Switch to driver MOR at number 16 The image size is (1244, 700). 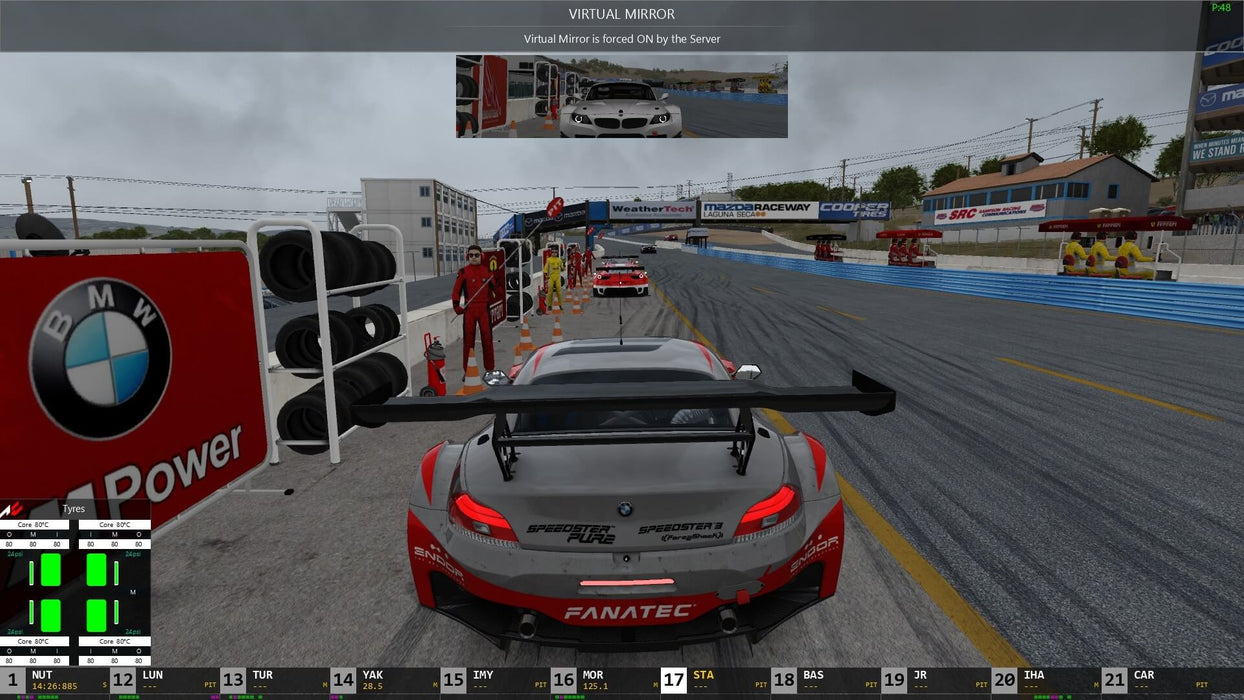click(605, 680)
